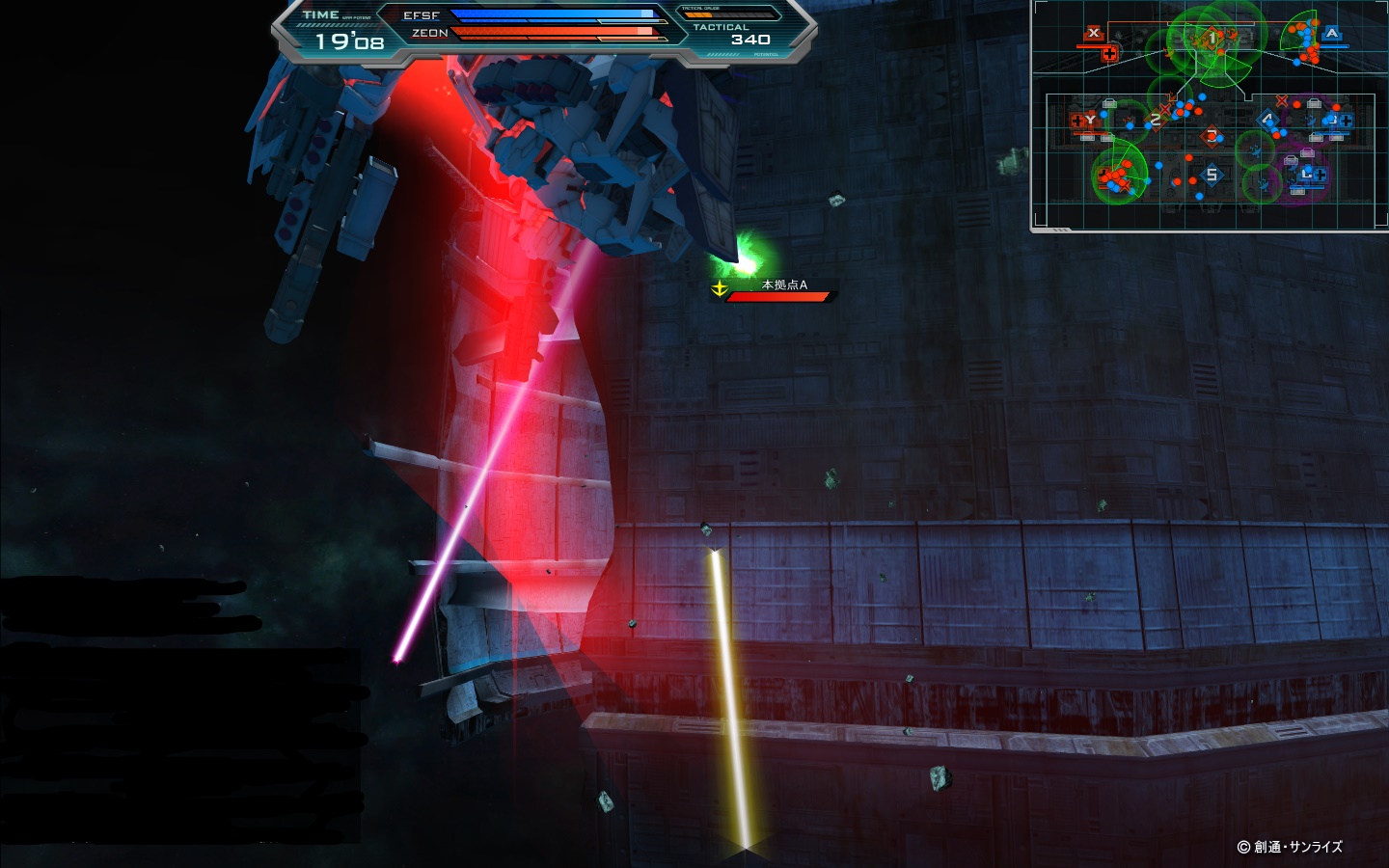Viewport: 1389px width, 868px height.
Task: Click capture point 4 on the minimap
Action: (1268, 120)
